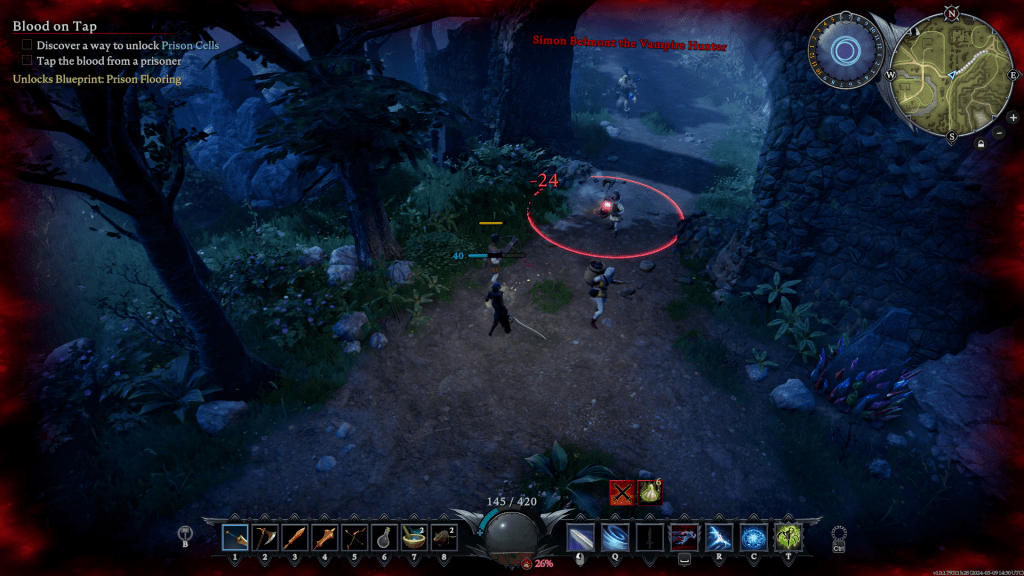Activate the whirlwind ability on Q

[615, 537]
